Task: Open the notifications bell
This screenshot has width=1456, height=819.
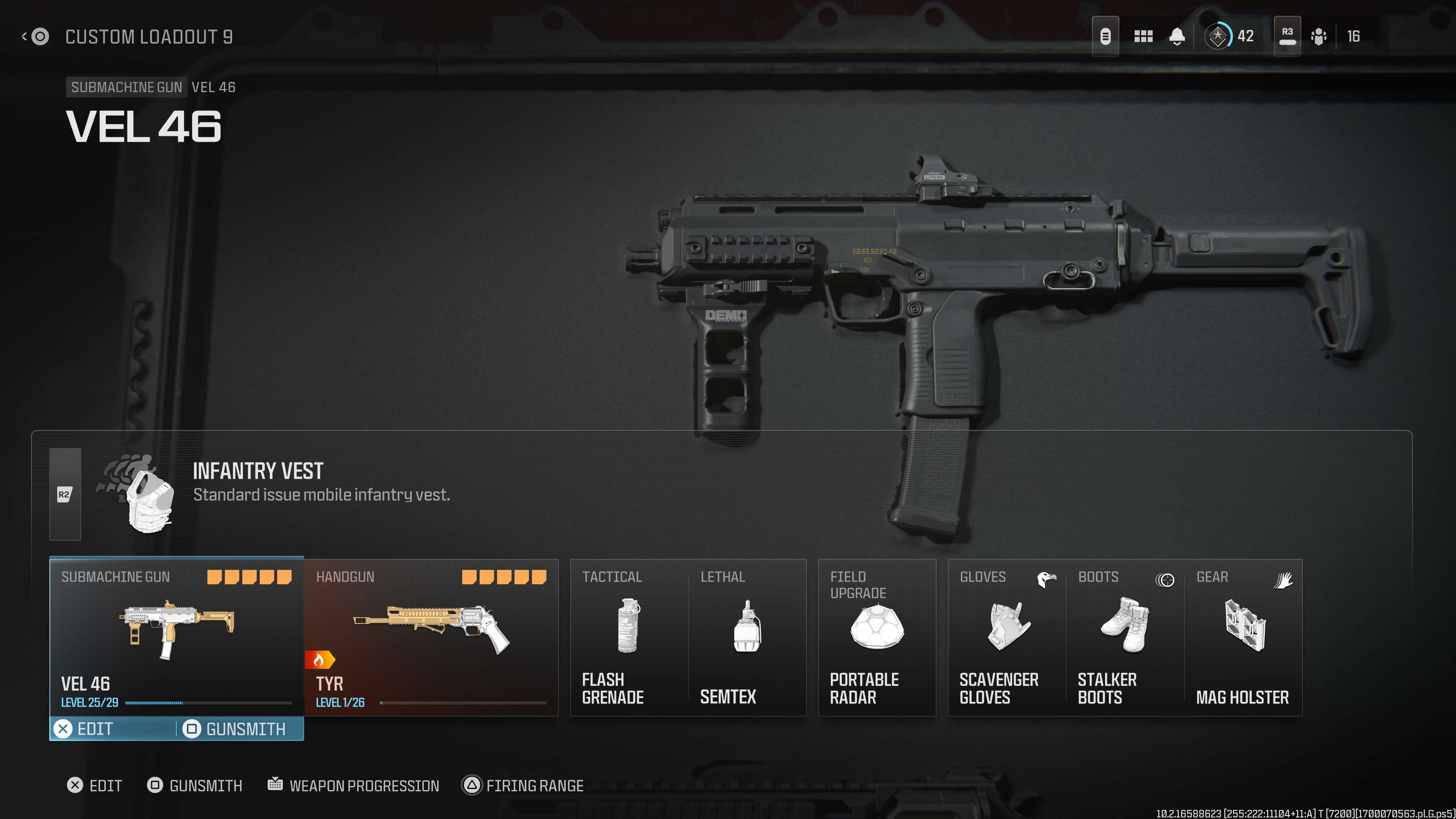Action: [1177, 37]
